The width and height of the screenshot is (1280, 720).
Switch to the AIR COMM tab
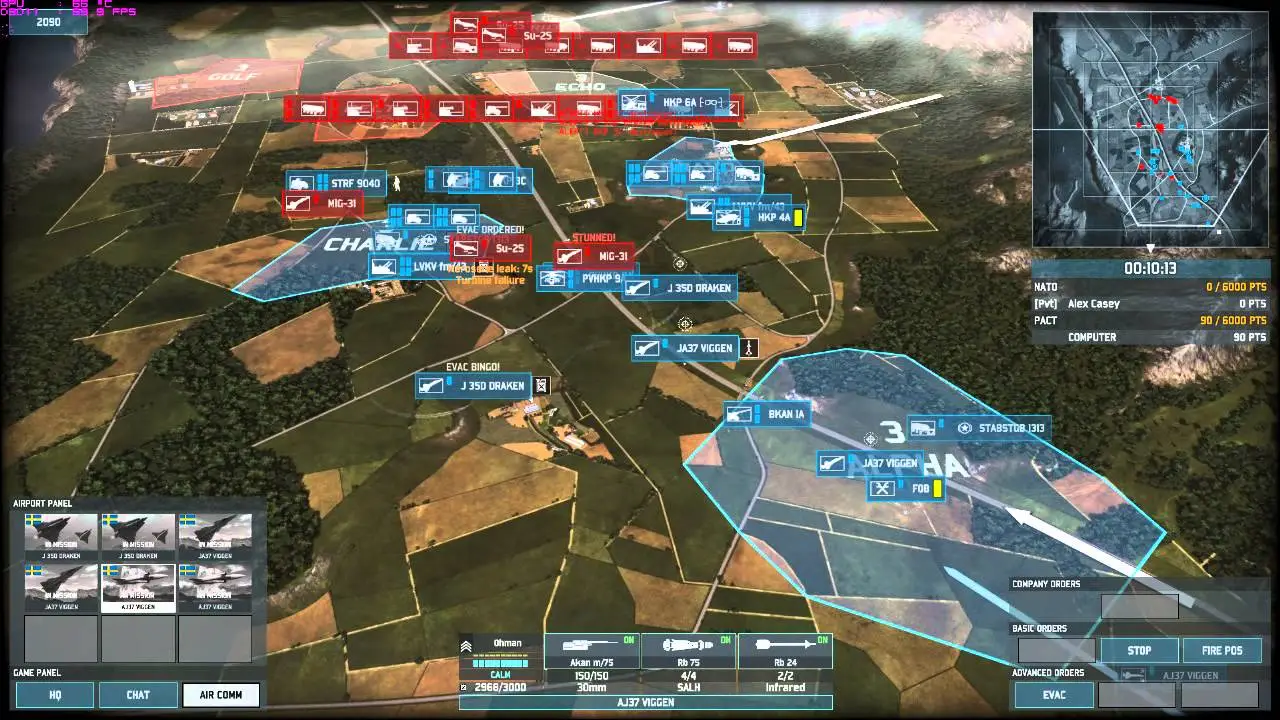pos(220,694)
